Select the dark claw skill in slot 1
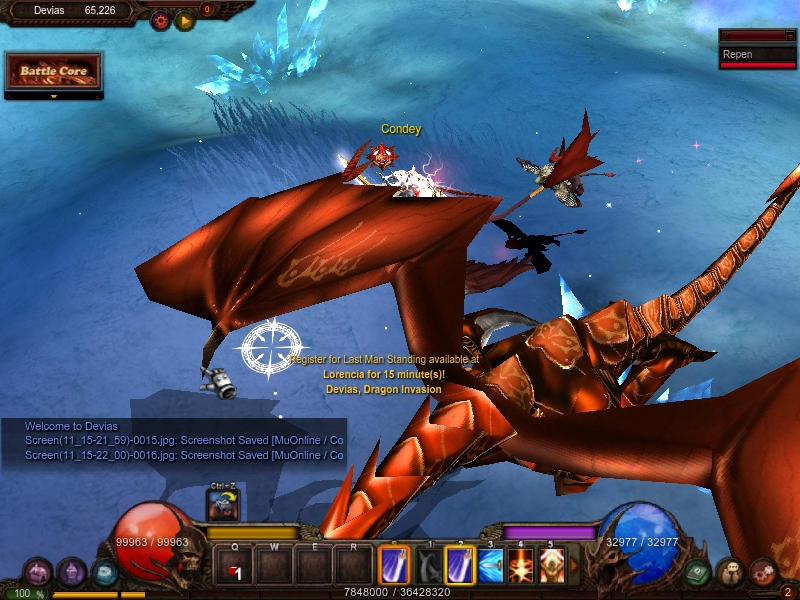The height and width of the screenshot is (600, 800). (x=430, y=566)
